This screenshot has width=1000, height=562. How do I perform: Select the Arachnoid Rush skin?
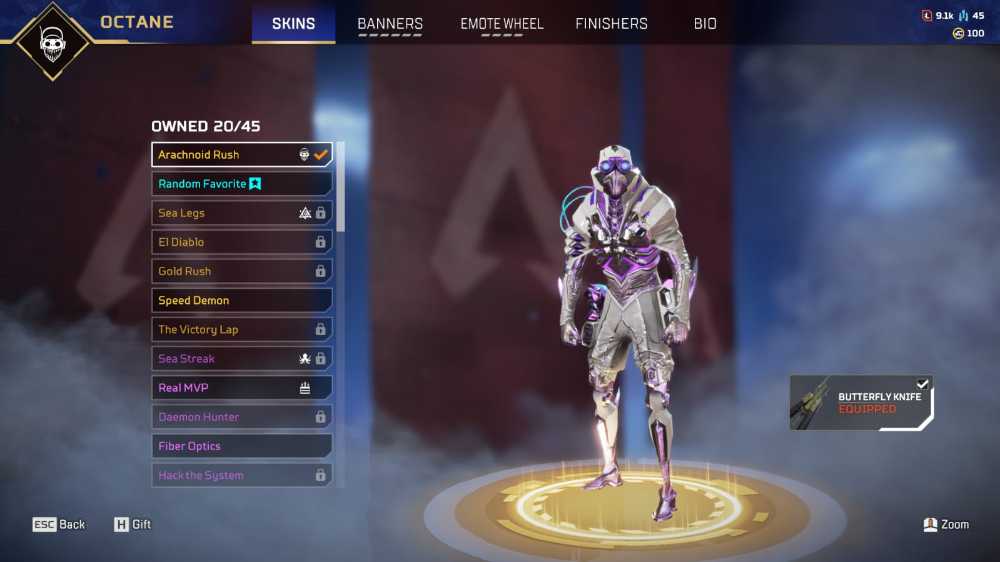tap(241, 155)
